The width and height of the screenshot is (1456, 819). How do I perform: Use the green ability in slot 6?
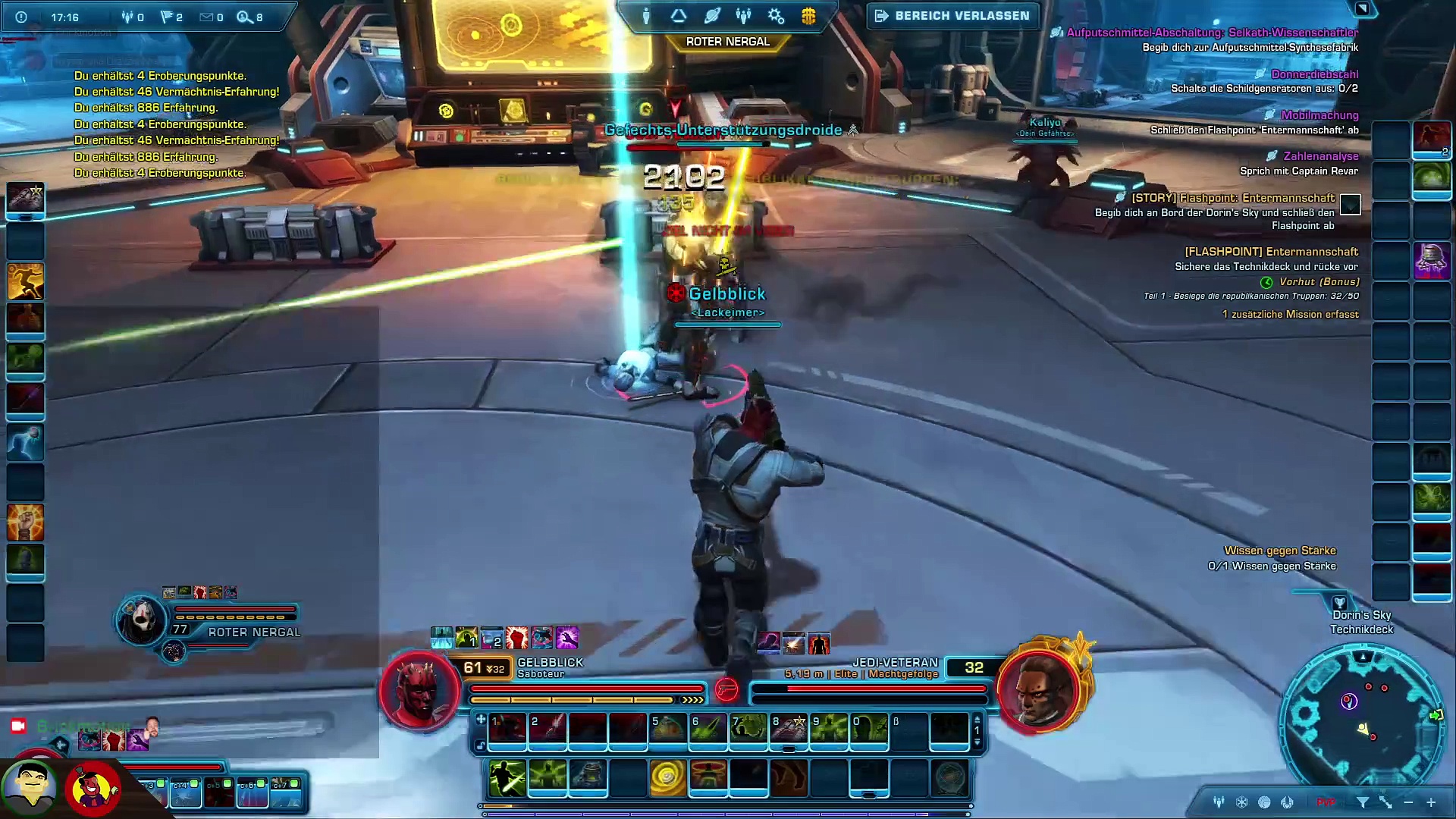click(x=708, y=729)
